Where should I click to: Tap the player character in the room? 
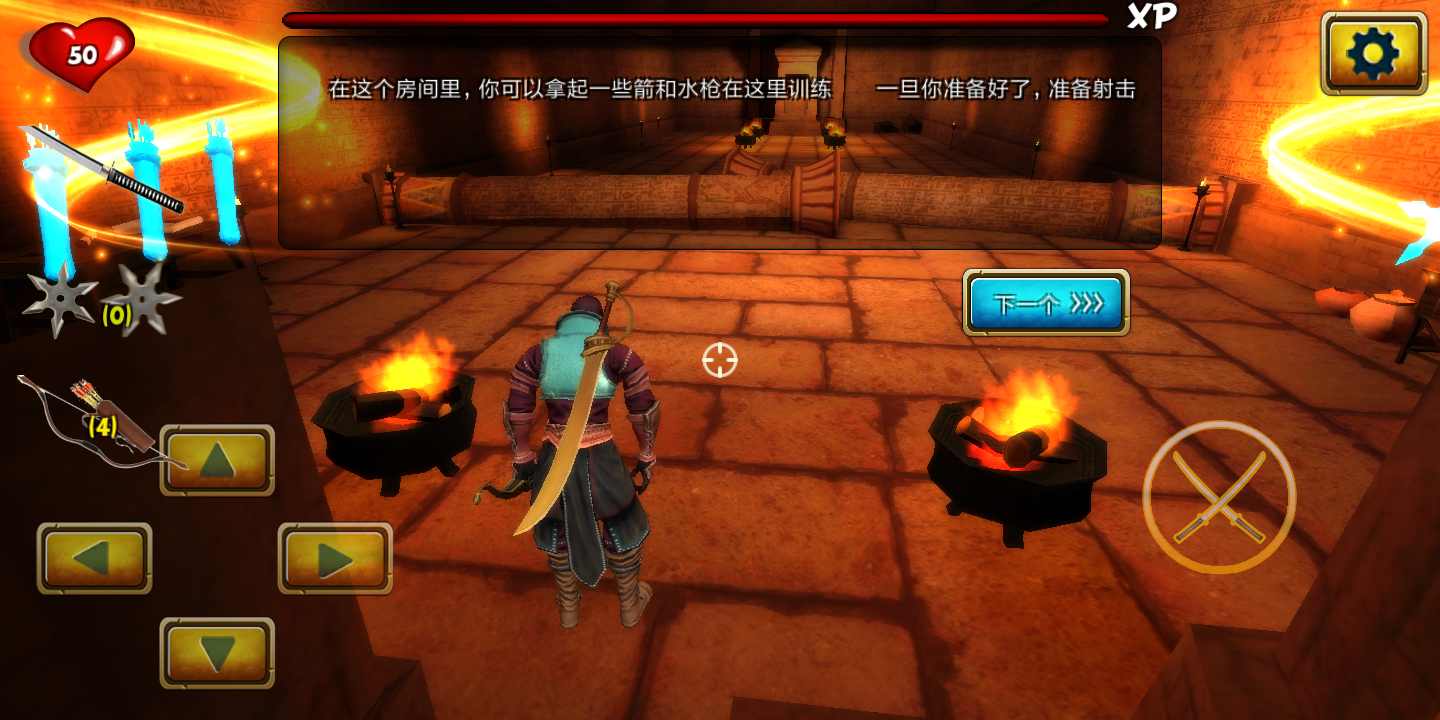[580, 450]
